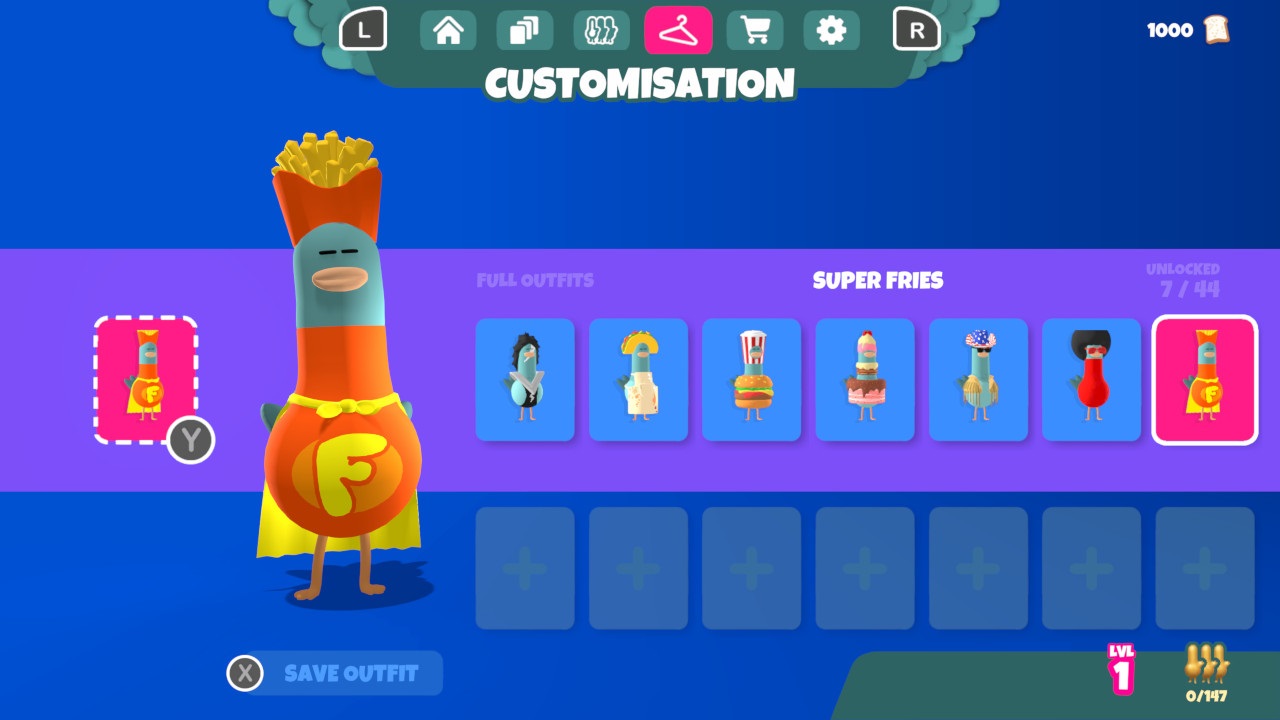Pick the taco costume outfit
This screenshot has height=720, width=1280.
pyautogui.click(x=638, y=380)
